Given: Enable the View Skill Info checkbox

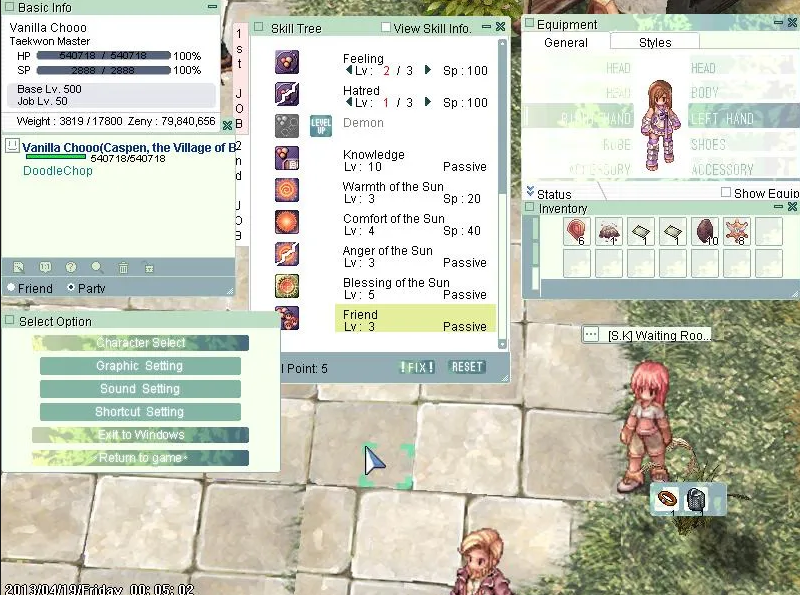Looking at the screenshot, I should point(386,28).
